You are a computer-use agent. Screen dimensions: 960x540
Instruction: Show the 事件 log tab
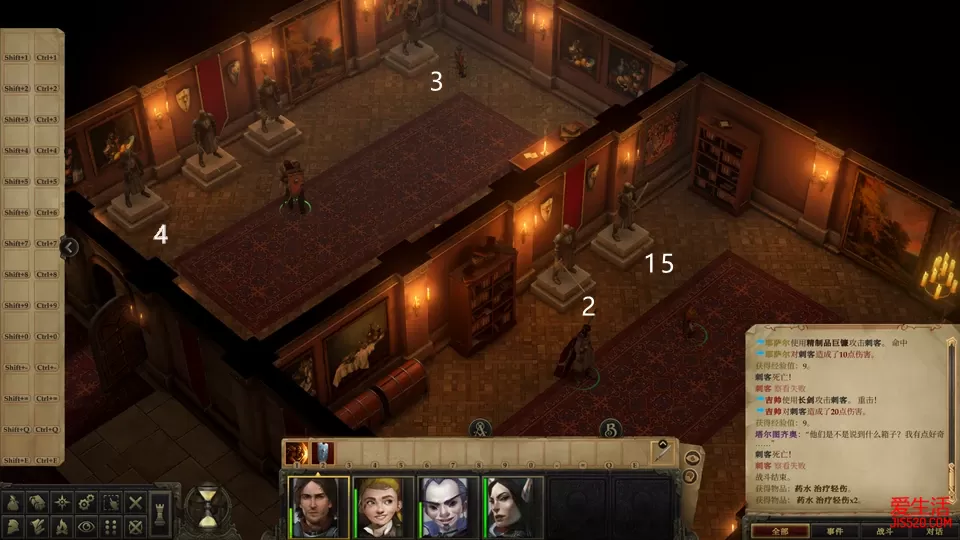tap(835, 531)
